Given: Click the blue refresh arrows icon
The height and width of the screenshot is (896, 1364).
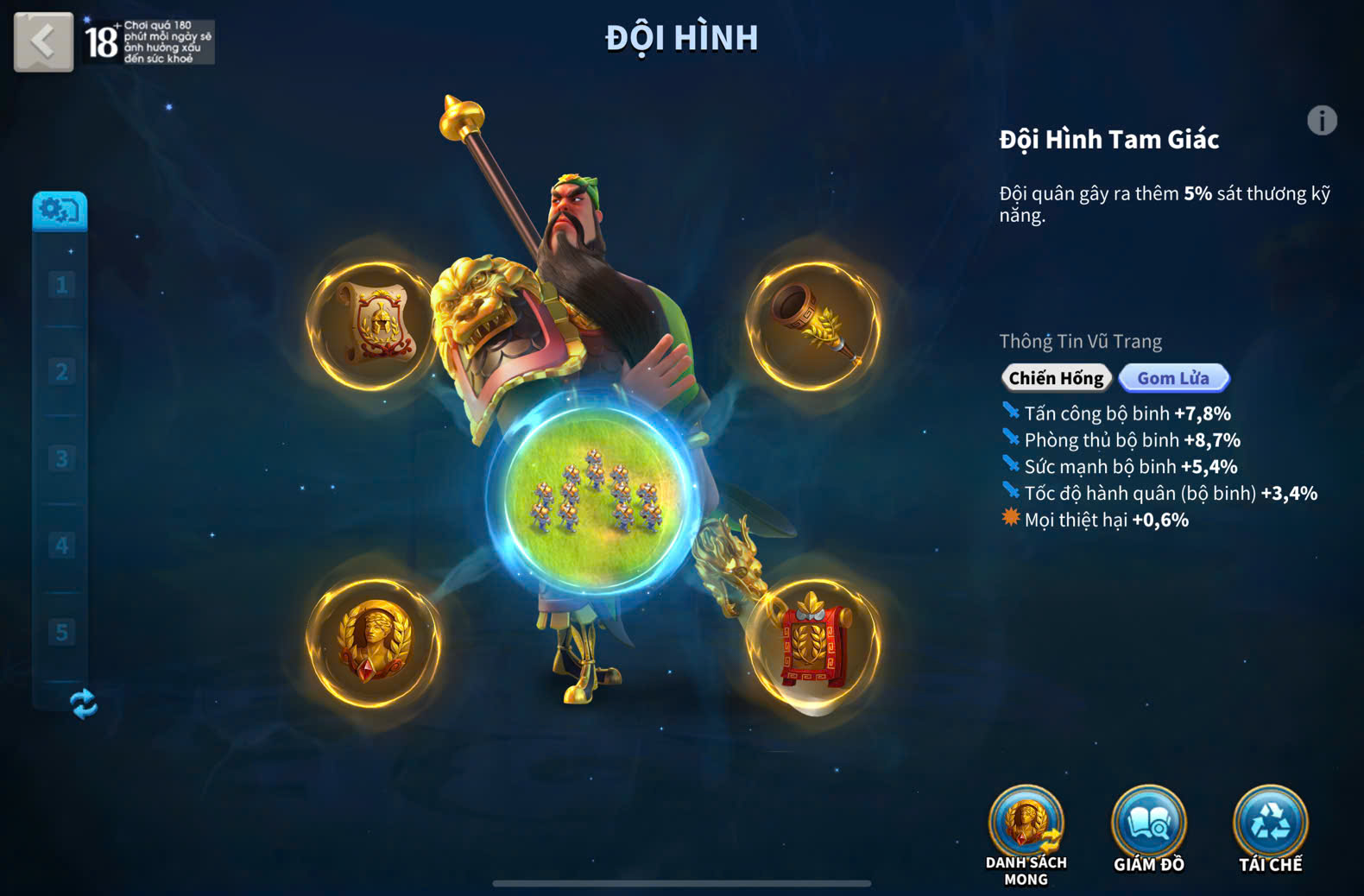Looking at the screenshot, I should click(84, 704).
